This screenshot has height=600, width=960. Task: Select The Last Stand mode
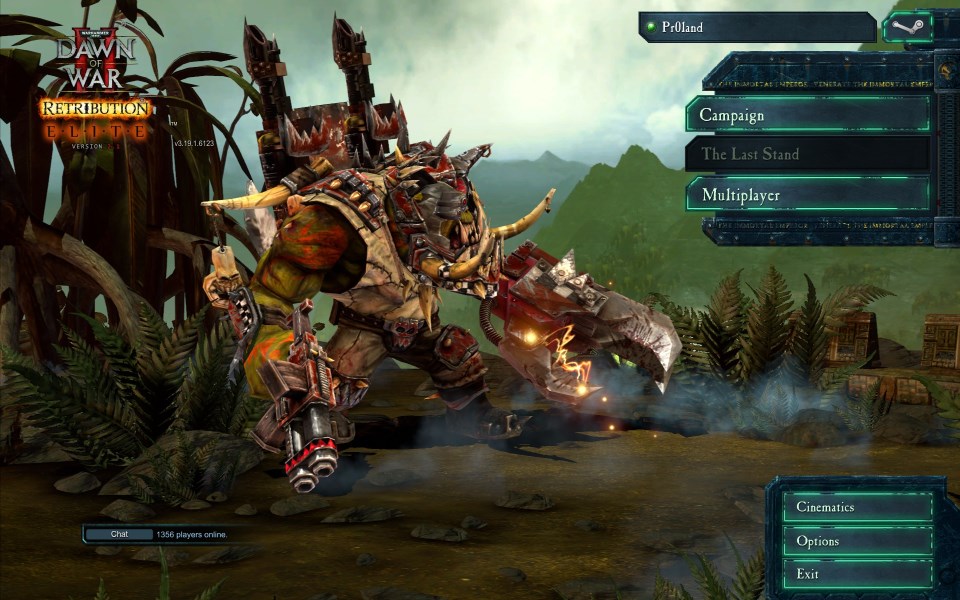(x=808, y=154)
